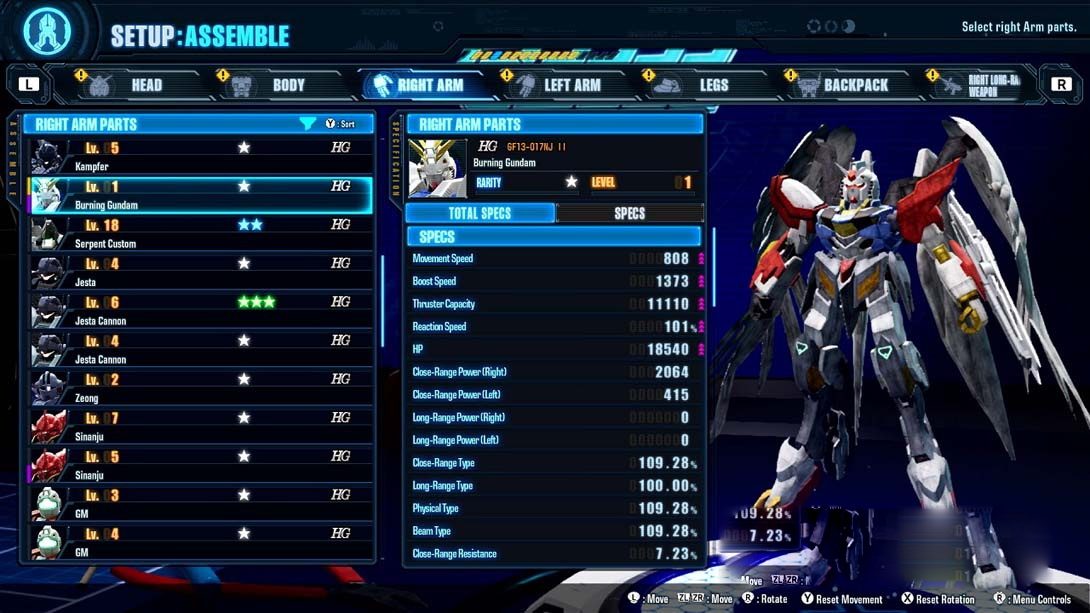Select the three-star Jesta Cannon part
Viewport: 1090px width, 613px height.
200,311
